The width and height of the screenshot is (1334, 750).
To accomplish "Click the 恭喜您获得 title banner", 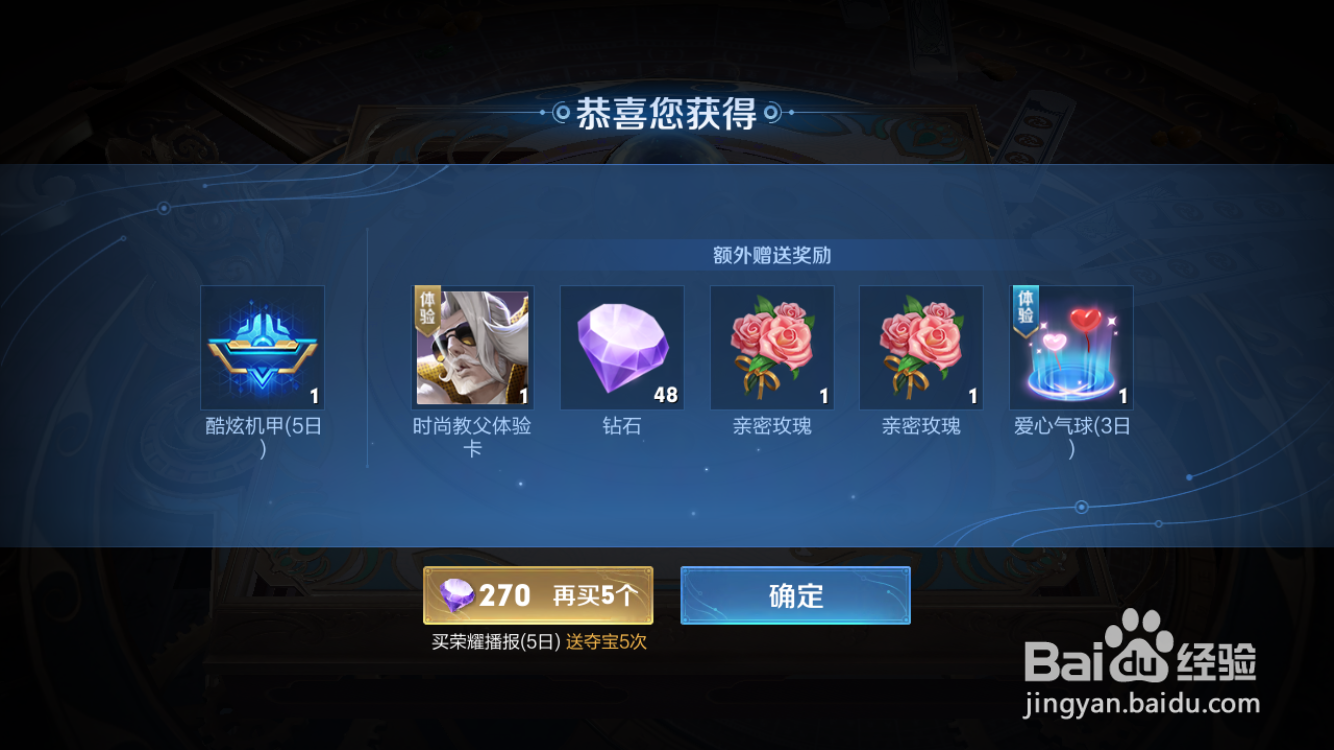I will coord(666,112).
